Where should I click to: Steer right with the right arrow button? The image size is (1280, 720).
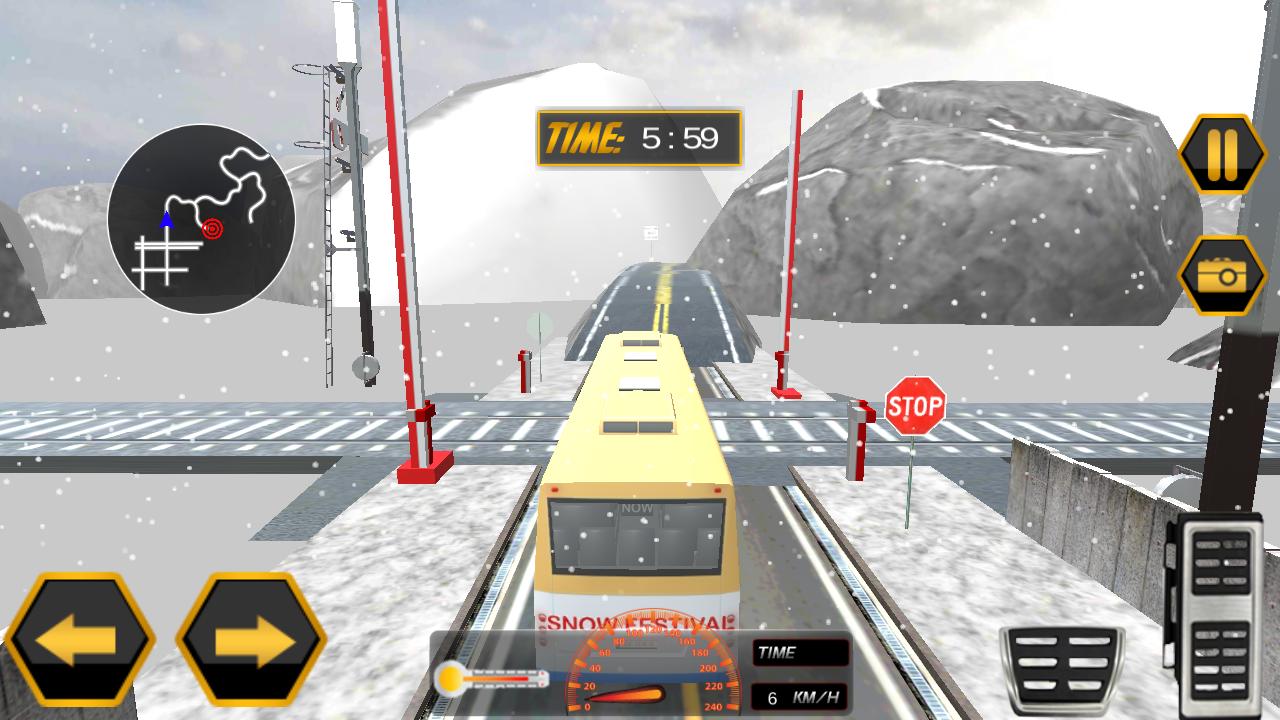click(251, 641)
